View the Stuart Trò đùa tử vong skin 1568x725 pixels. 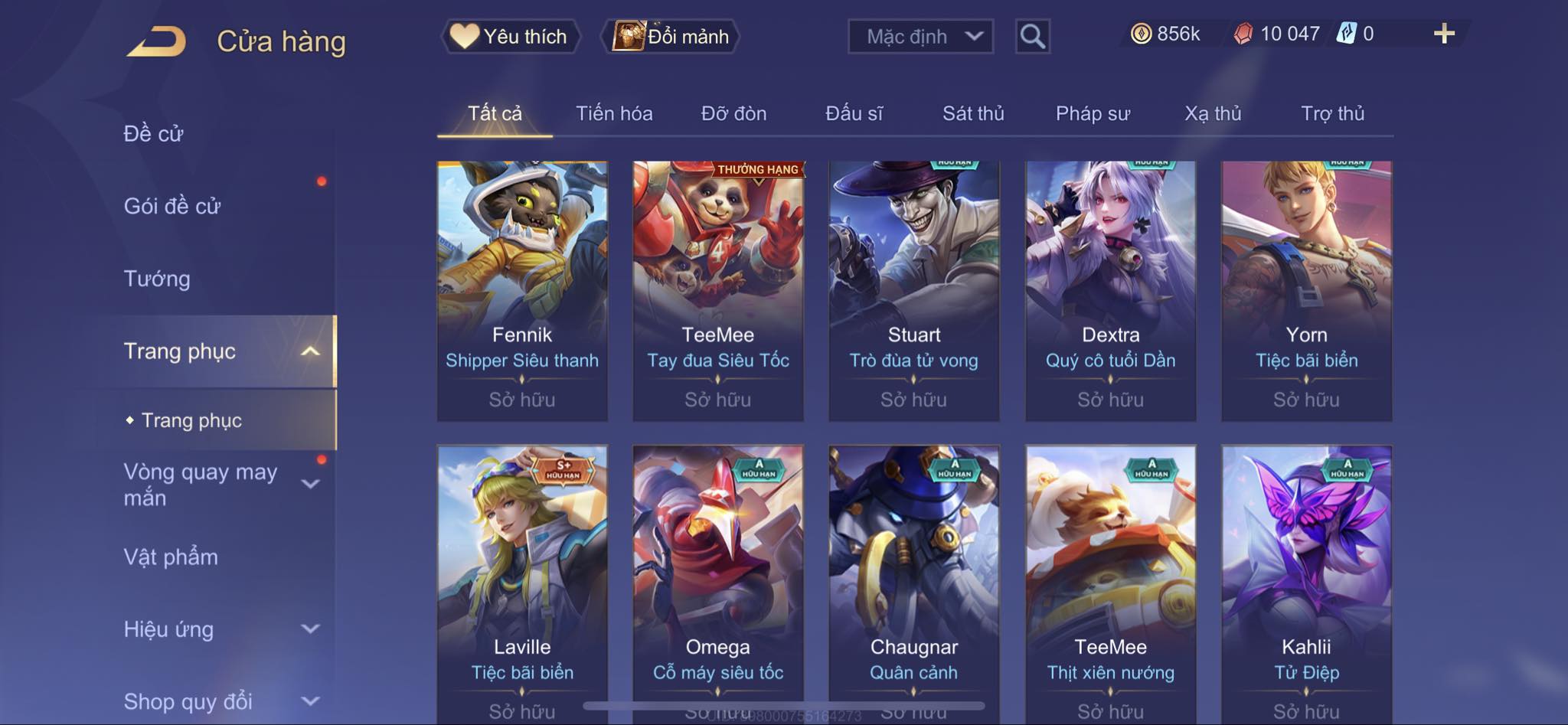(913, 291)
